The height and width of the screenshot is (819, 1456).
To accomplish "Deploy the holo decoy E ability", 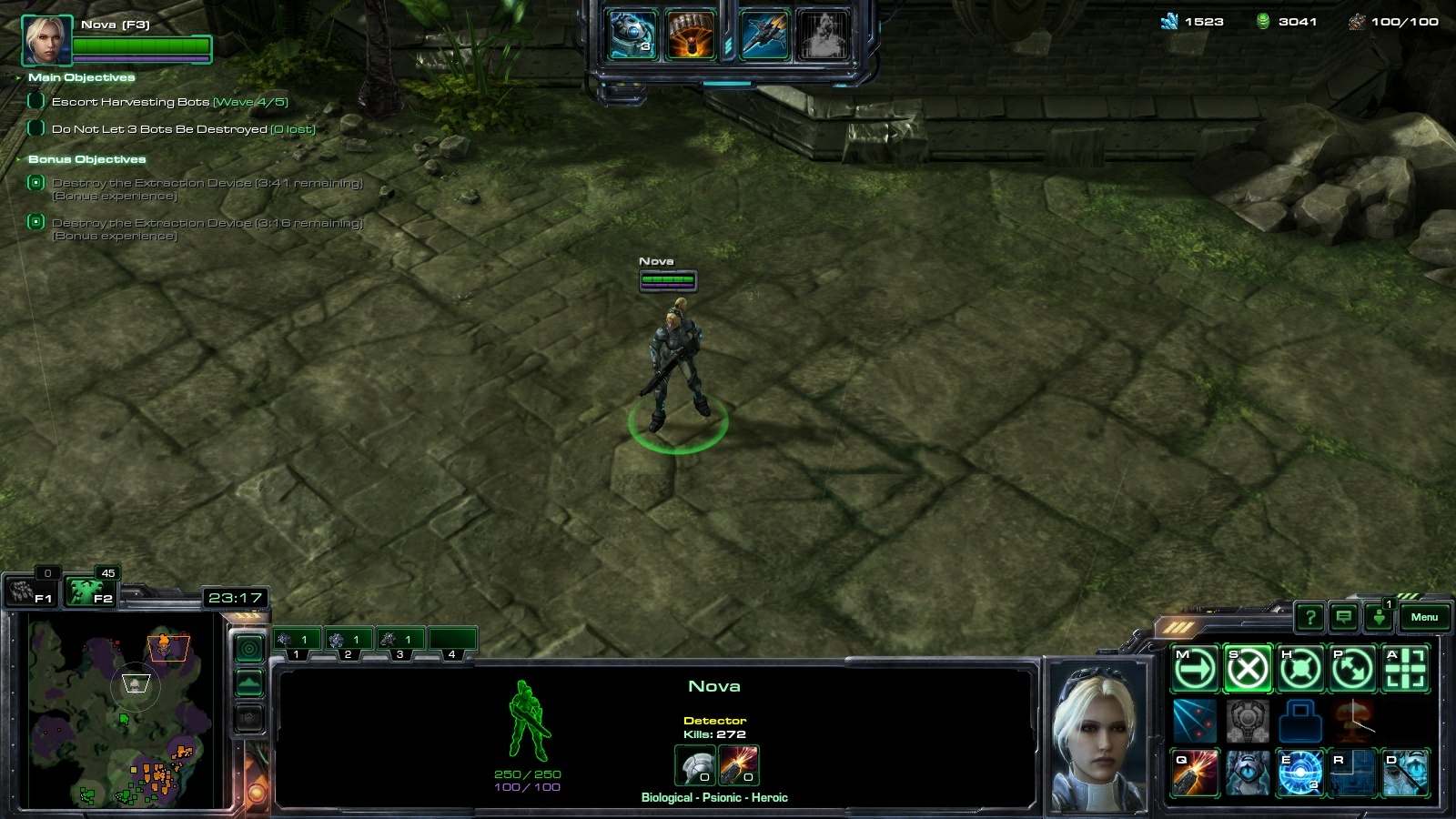I will click(x=1300, y=773).
